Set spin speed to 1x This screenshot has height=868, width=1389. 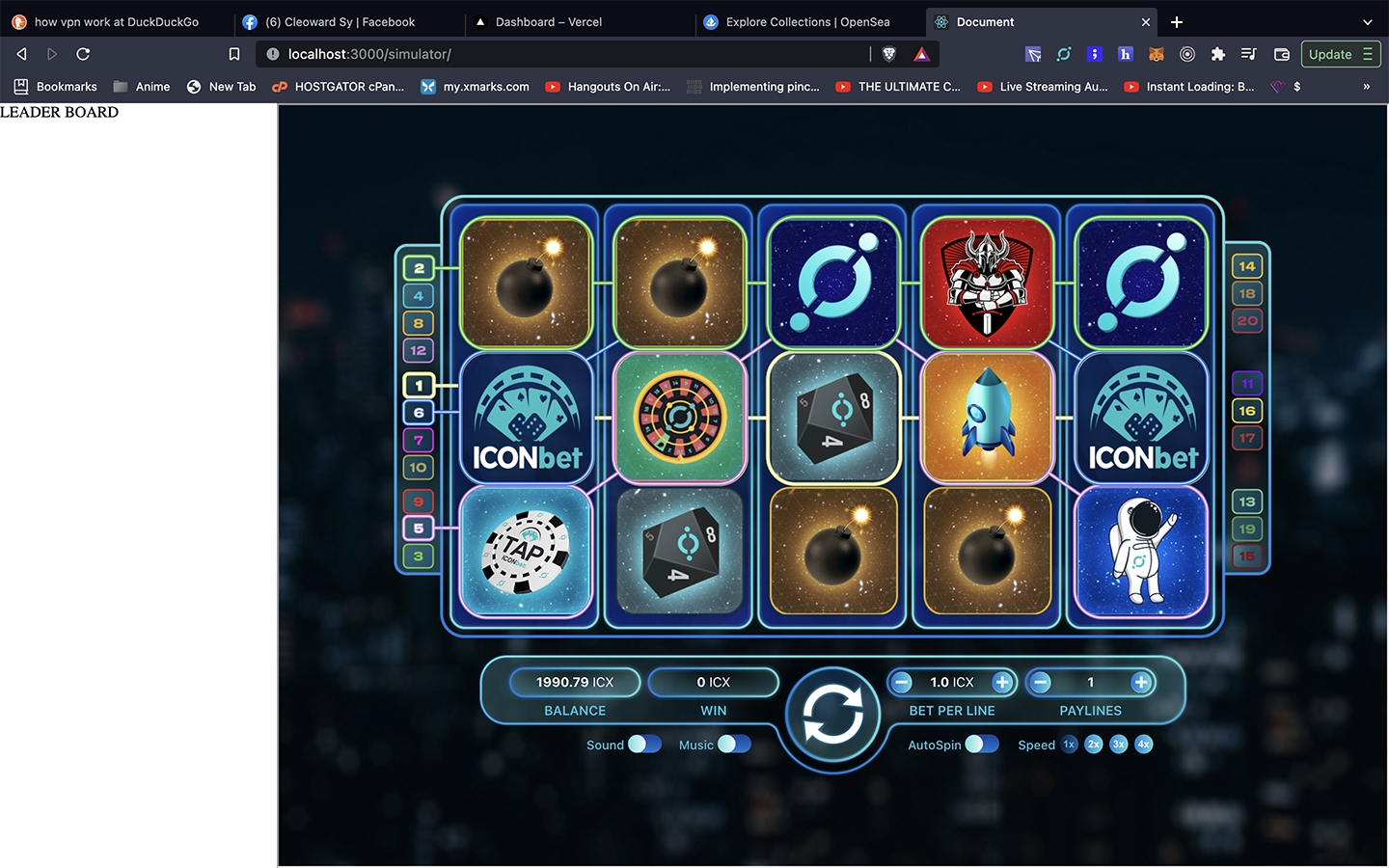[1069, 745]
